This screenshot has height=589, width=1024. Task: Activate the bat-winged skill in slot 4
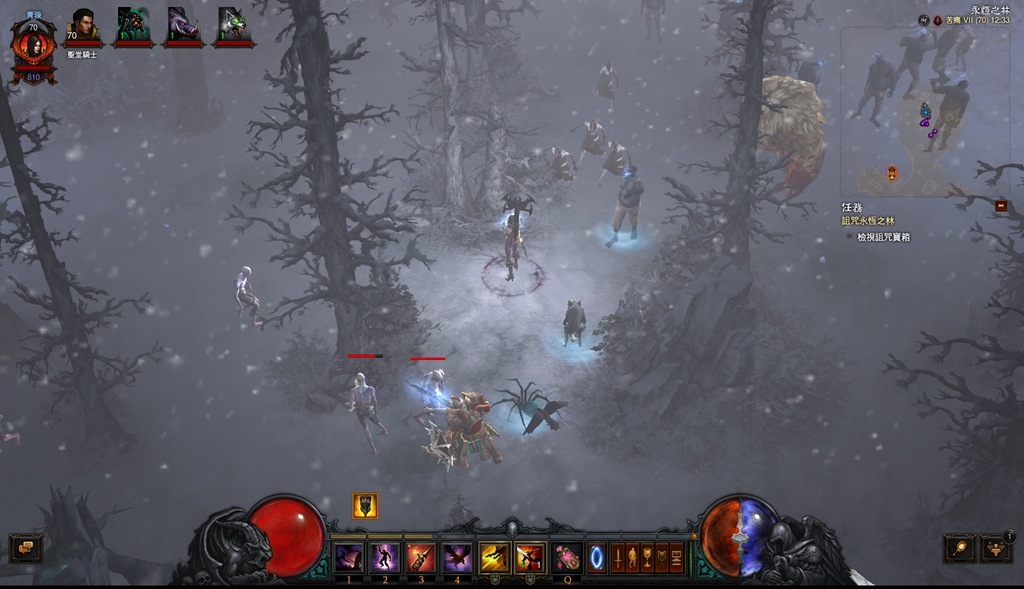(x=457, y=557)
